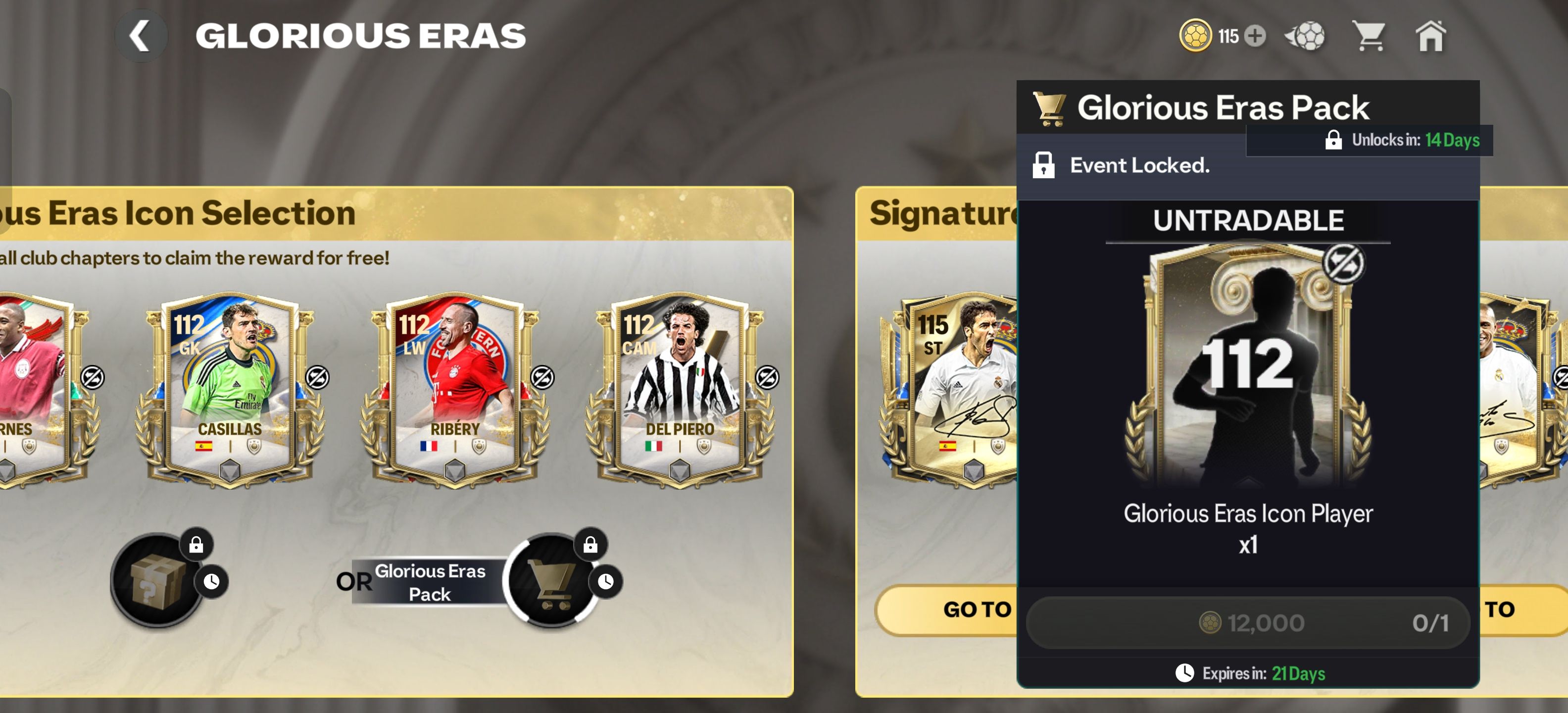1568x713 pixels.
Task: Inspect the 112 Glorious Eras Icon Player card
Action: pyautogui.click(x=1248, y=365)
